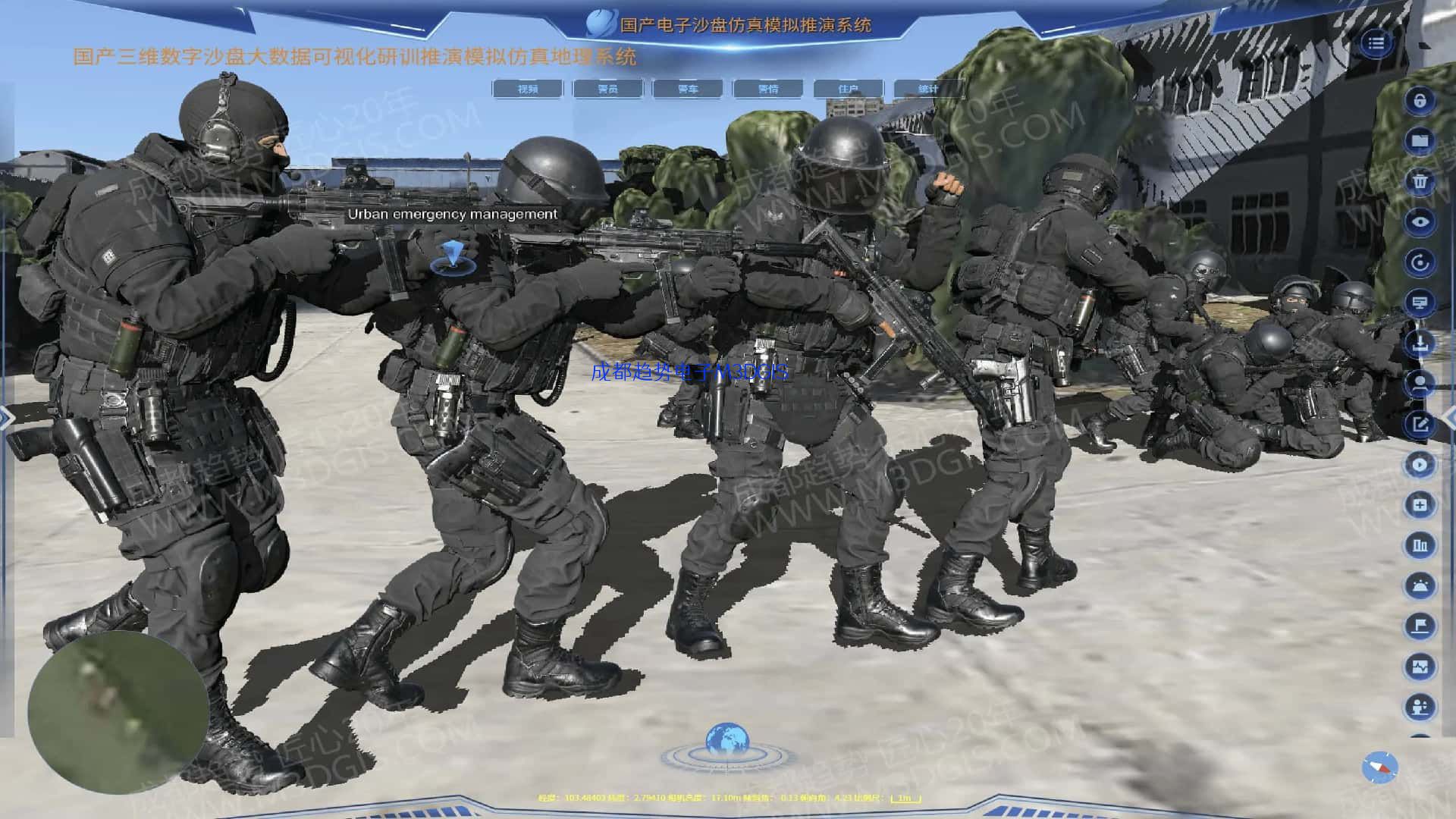Show the 住户 residents tab
Viewport: 1456px width, 819px height.
(849, 89)
